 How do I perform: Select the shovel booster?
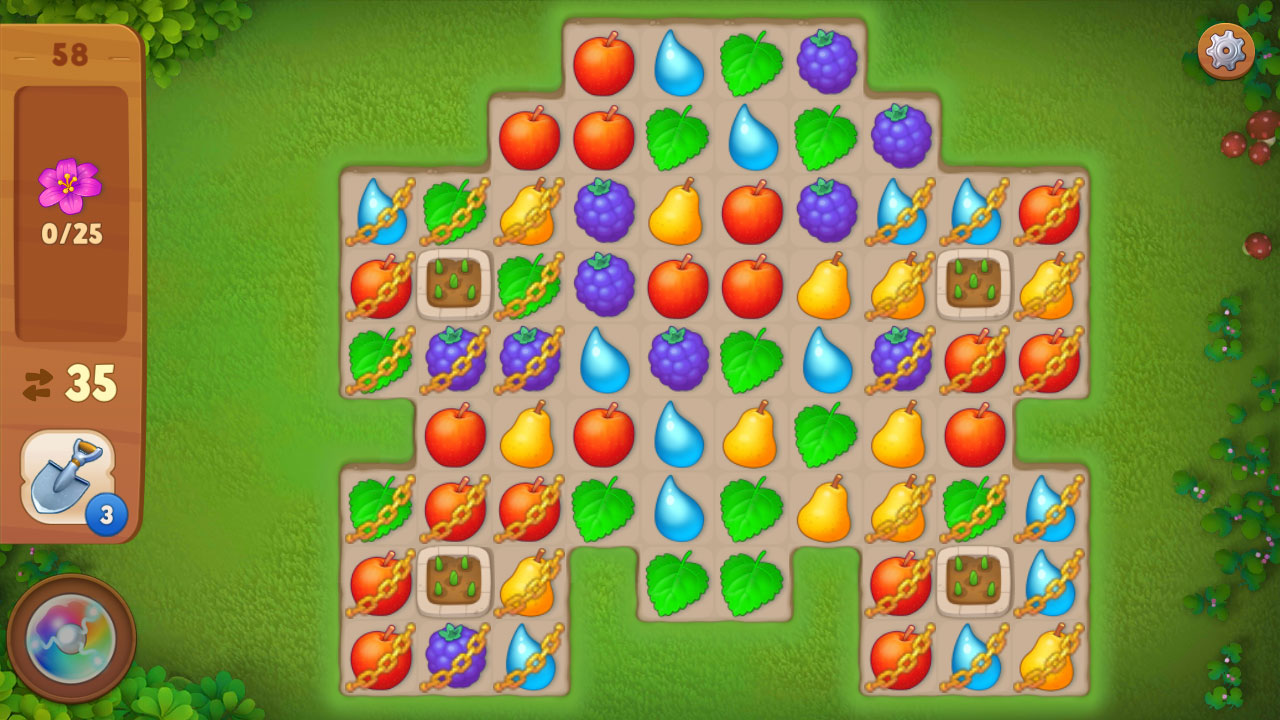tap(67, 477)
